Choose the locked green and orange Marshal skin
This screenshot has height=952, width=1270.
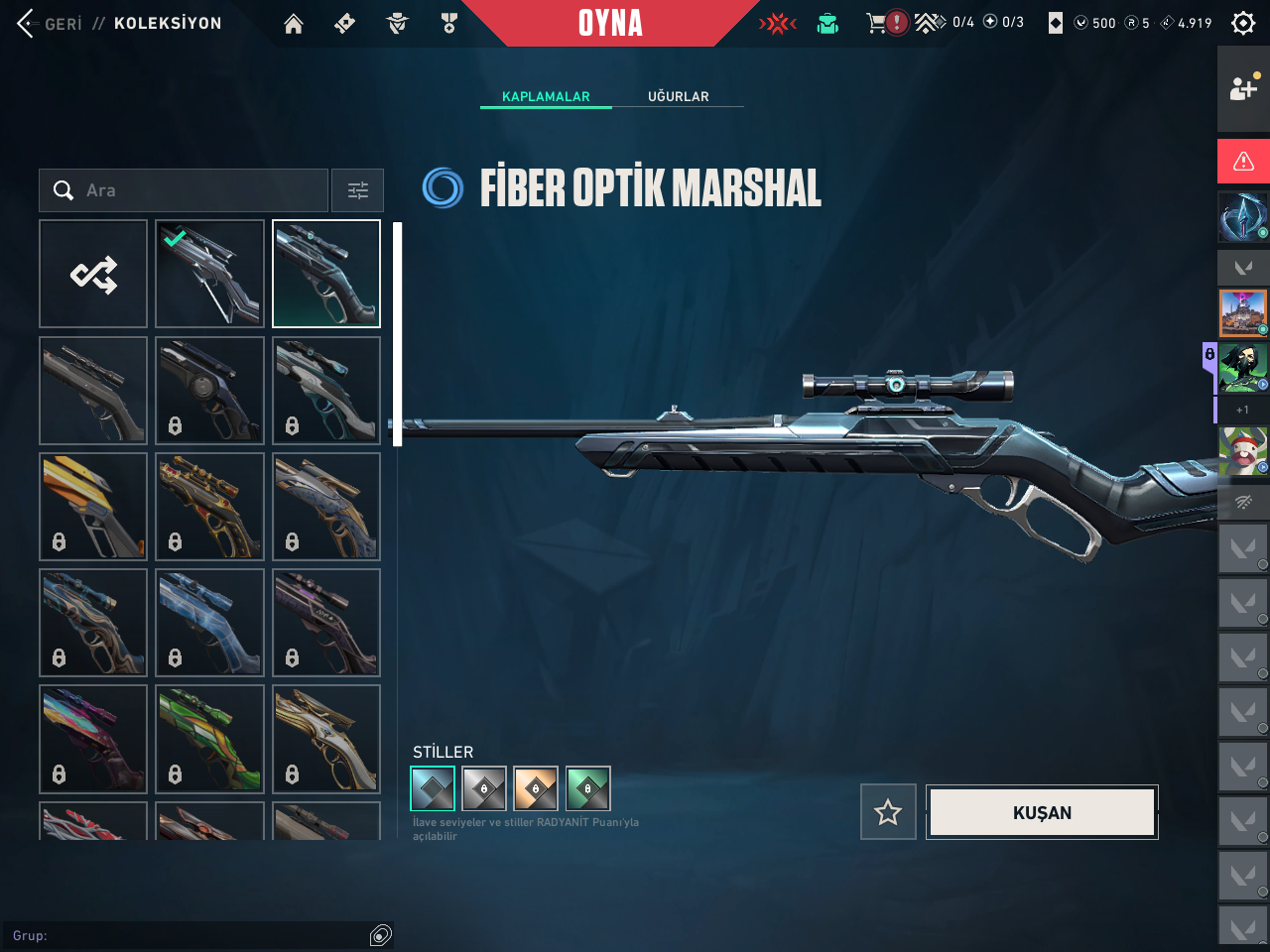(209, 739)
